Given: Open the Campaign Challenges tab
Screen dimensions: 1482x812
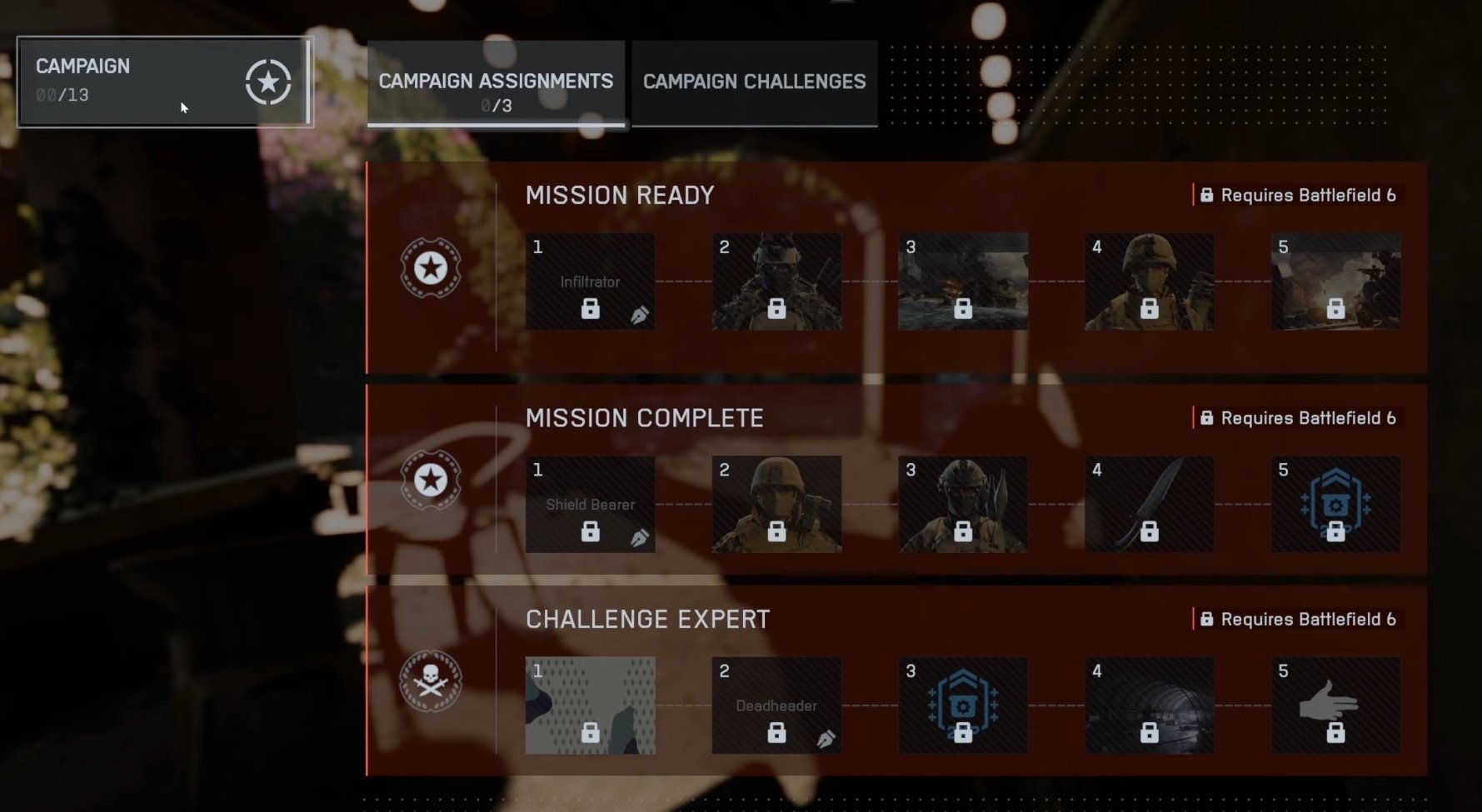Looking at the screenshot, I should click(754, 82).
